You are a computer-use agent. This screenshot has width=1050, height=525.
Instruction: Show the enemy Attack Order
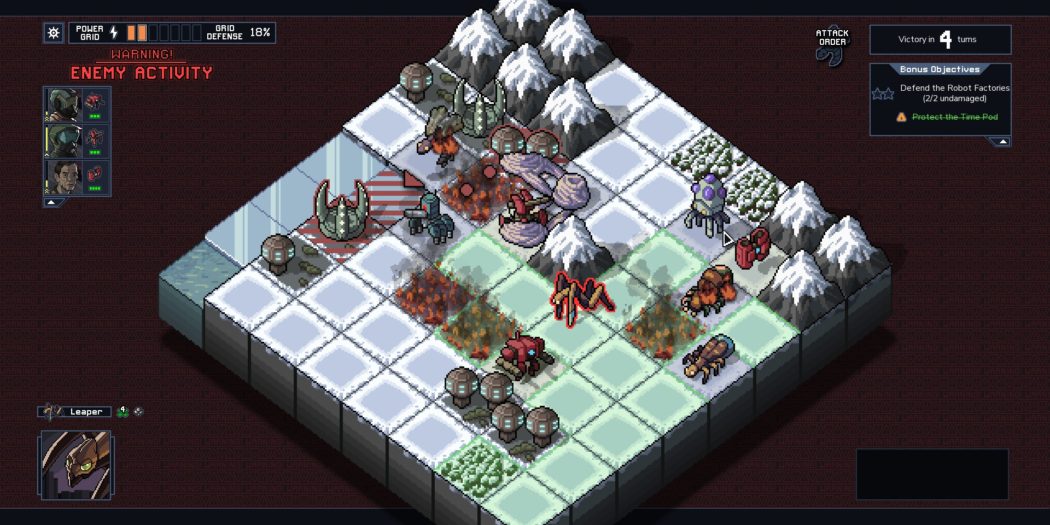click(832, 46)
